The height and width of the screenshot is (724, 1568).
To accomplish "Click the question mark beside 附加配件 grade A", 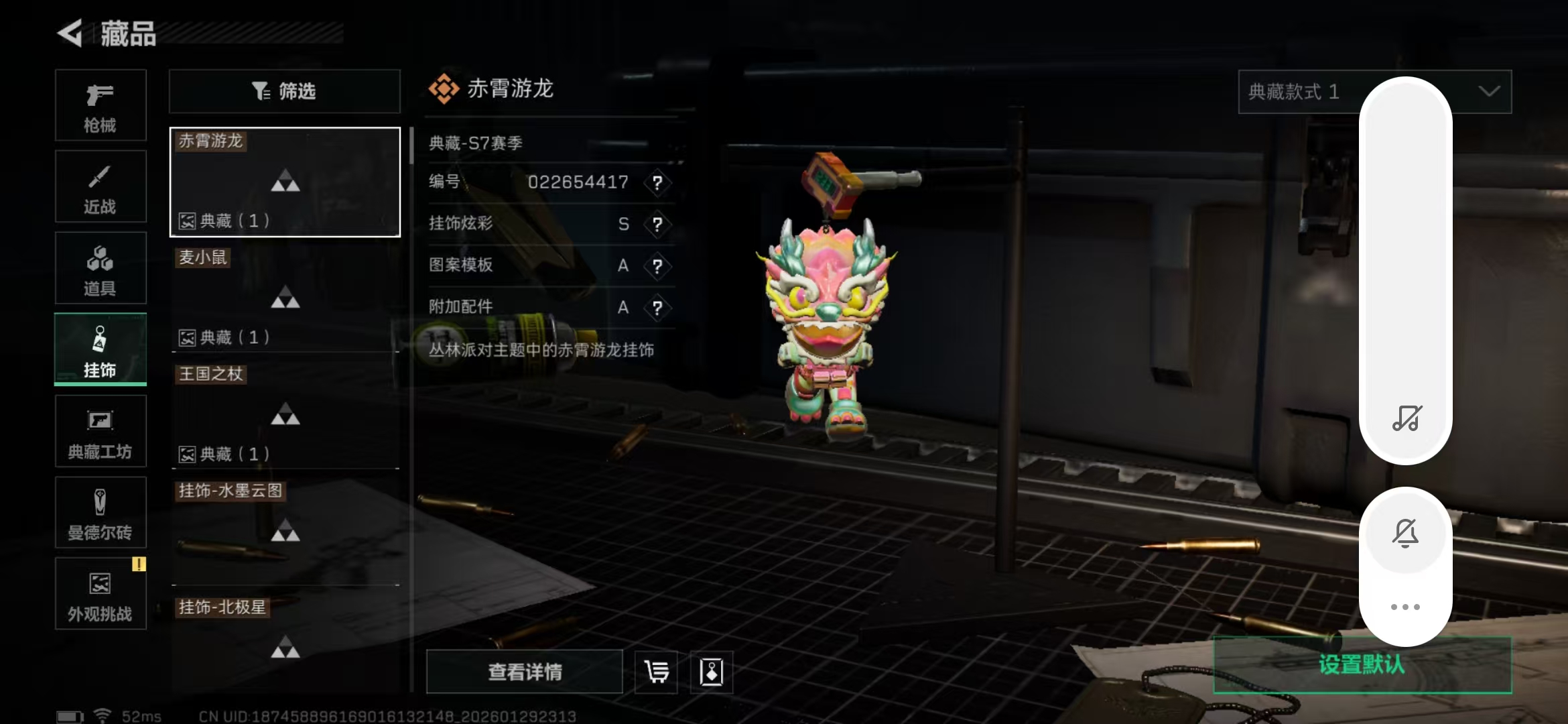I will tap(659, 306).
